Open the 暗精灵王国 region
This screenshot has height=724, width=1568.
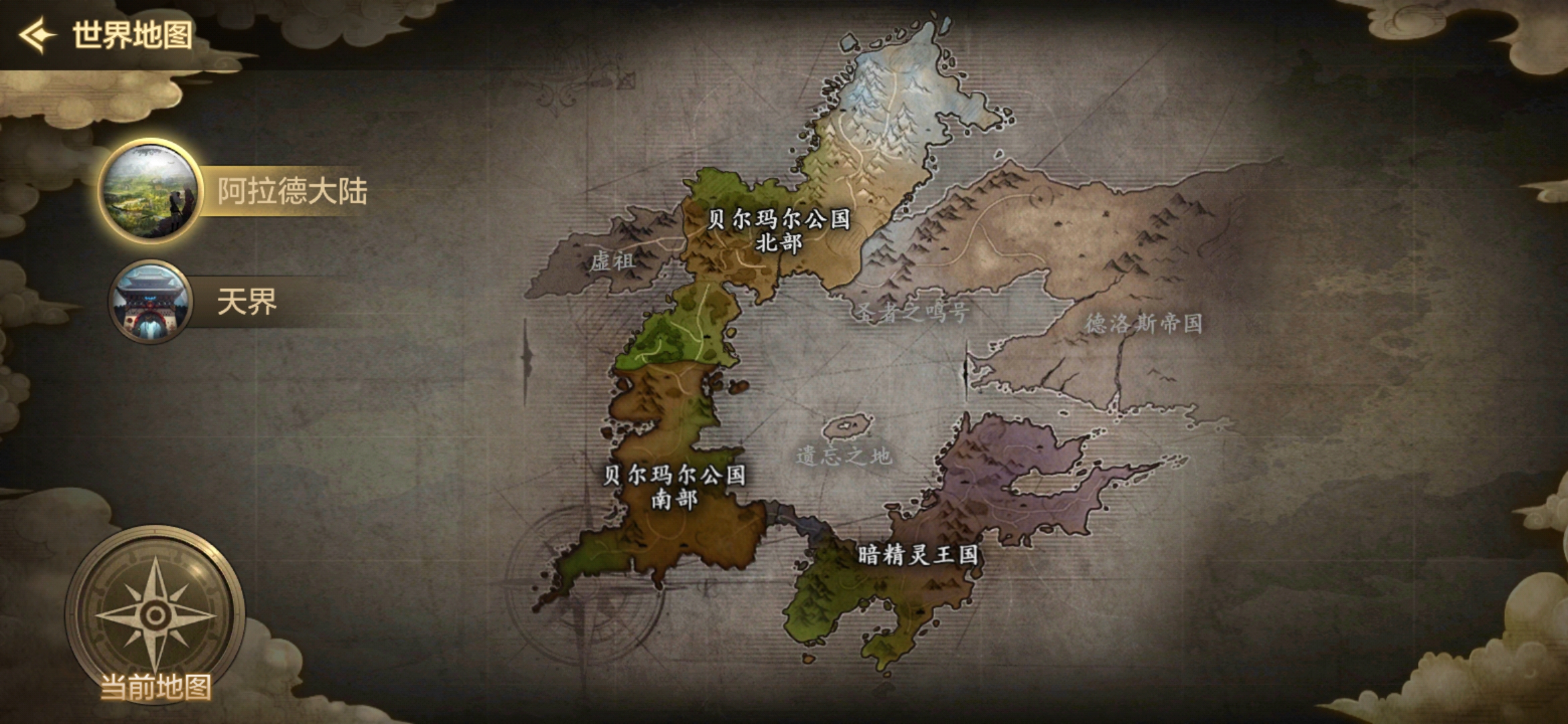point(918,555)
